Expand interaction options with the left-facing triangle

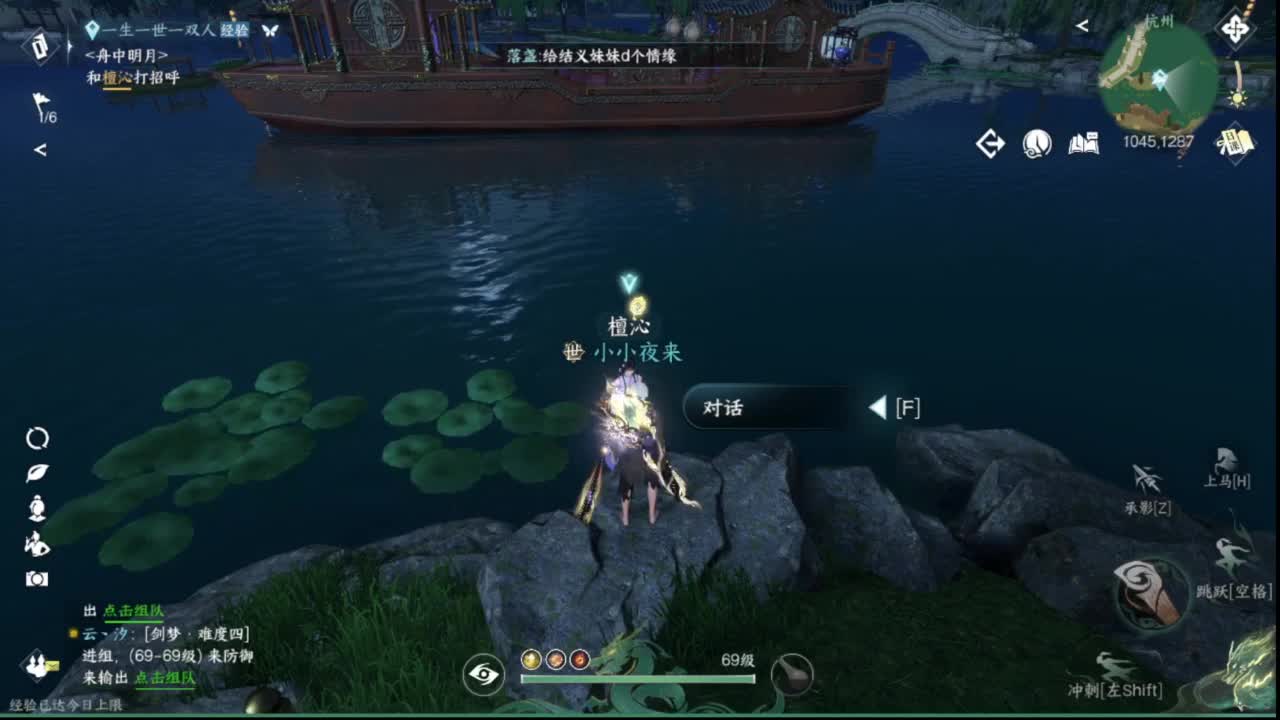click(x=880, y=407)
